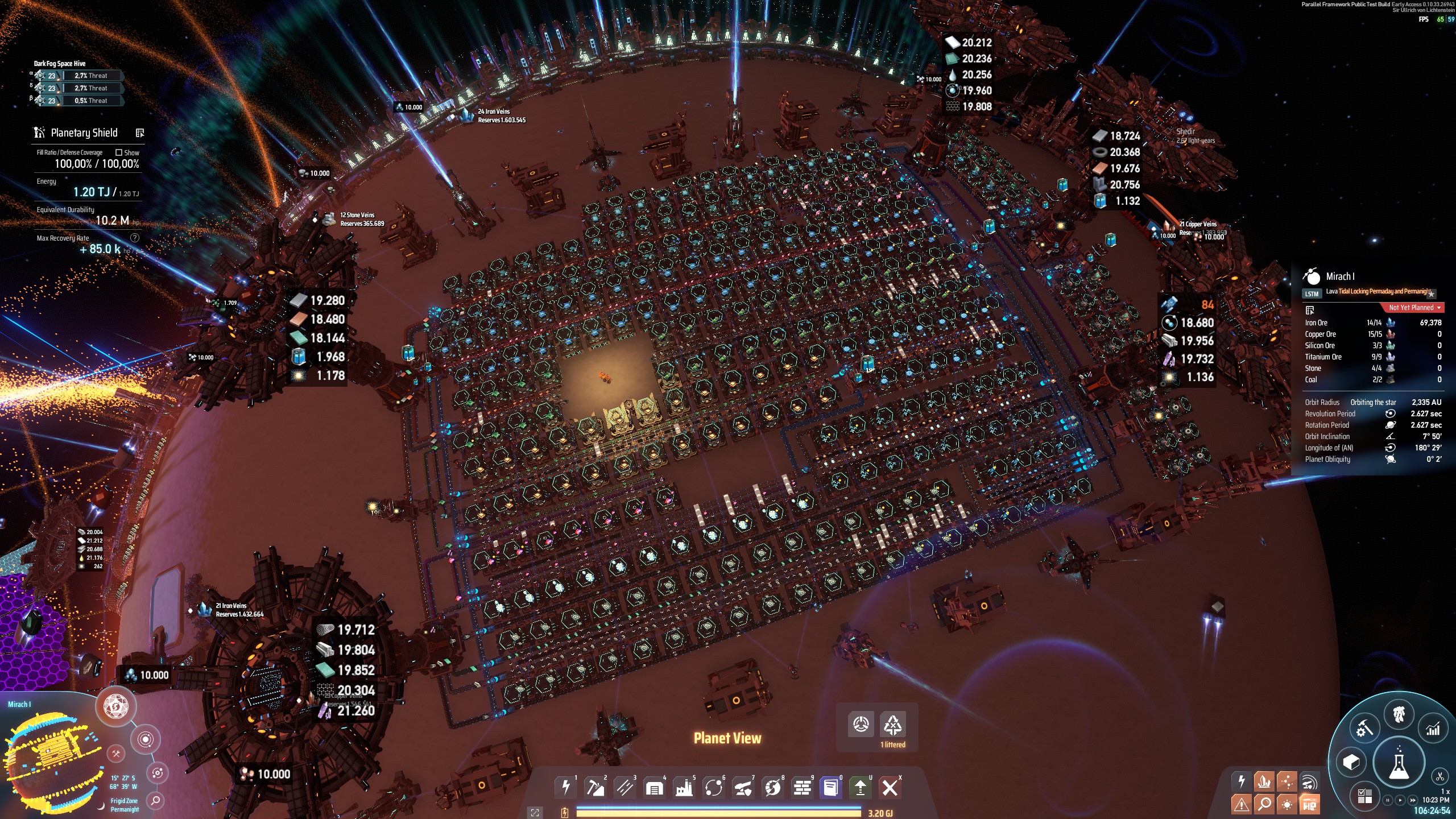Open the inventory cube button
Screen dimensions: 1456x819
(1351, 762)
